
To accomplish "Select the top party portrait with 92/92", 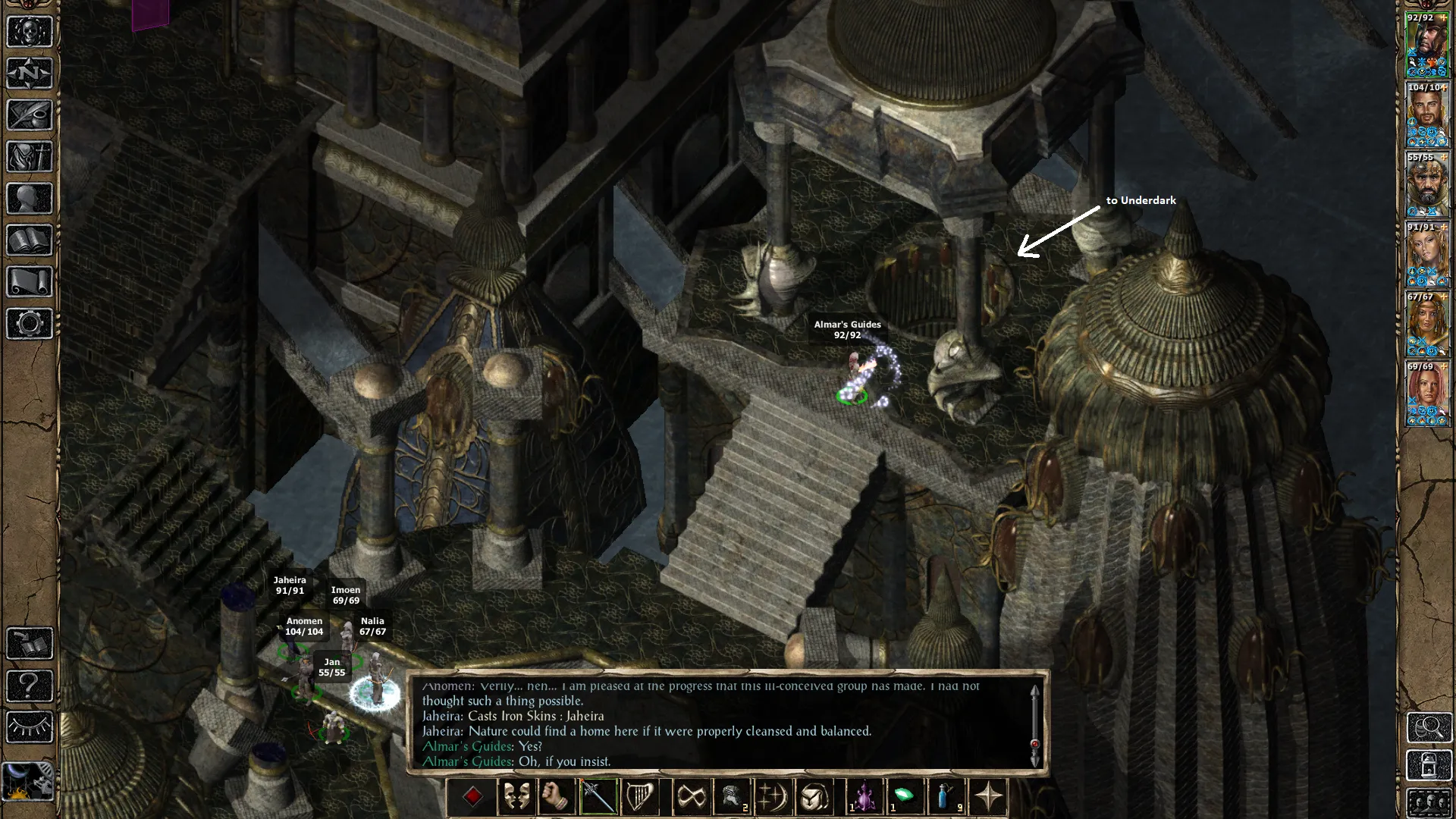I will click(x=1426, y=45).
